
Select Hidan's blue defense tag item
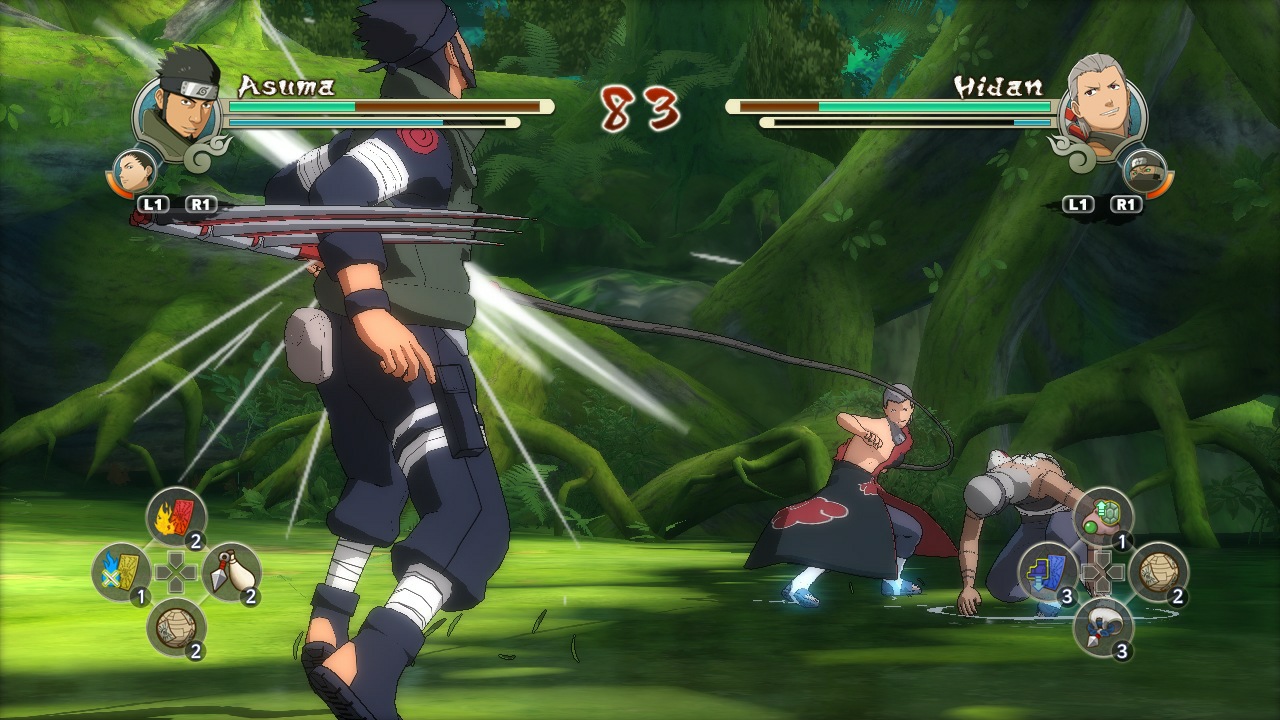pyautogui.click(x=1047, y=572)
